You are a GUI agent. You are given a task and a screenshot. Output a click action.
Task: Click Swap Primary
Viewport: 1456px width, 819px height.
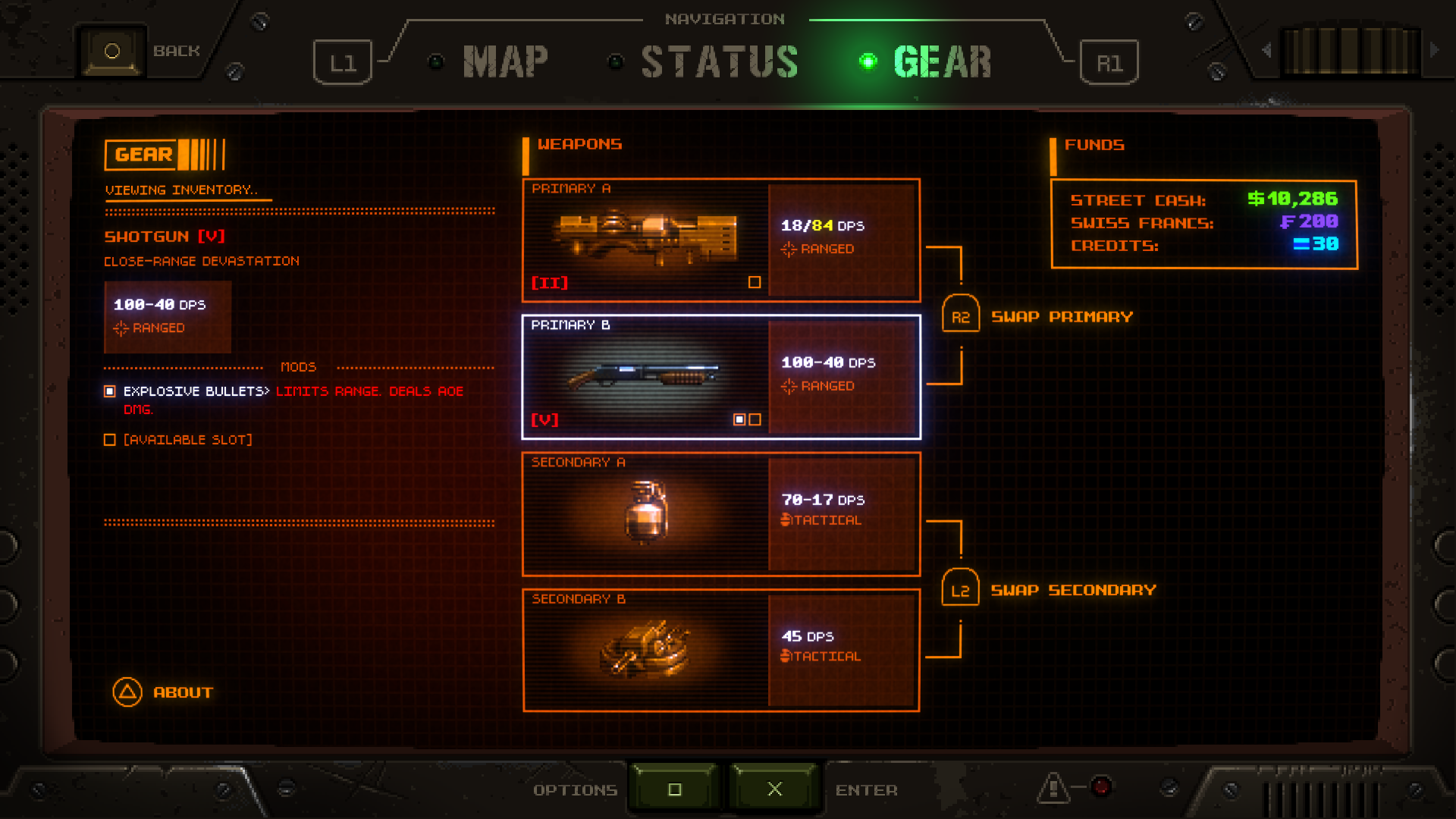pos(1061,317)
